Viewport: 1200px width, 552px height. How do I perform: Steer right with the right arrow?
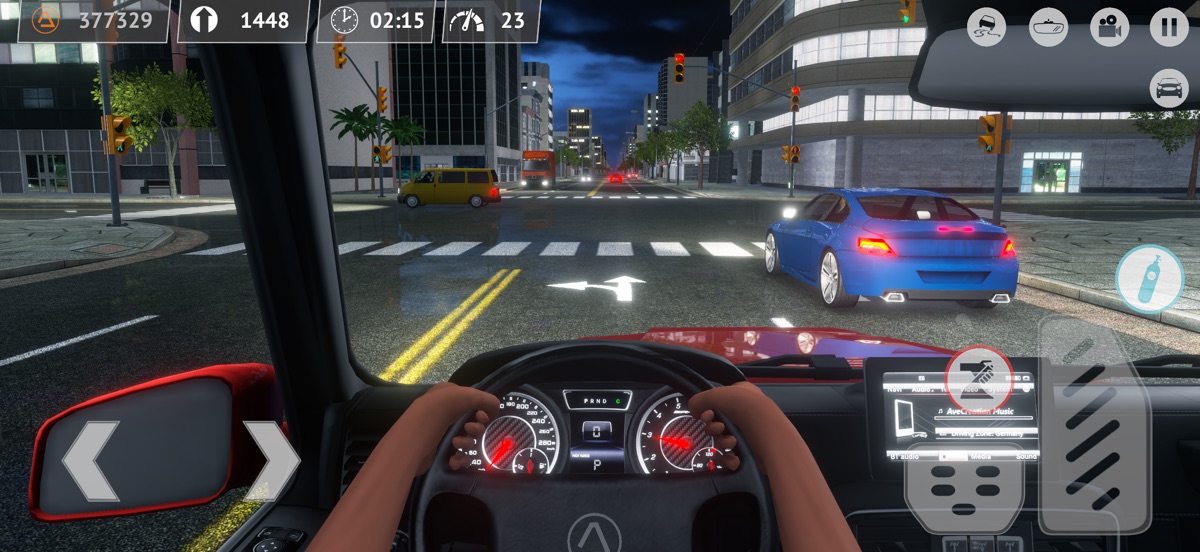coord(270,461)
